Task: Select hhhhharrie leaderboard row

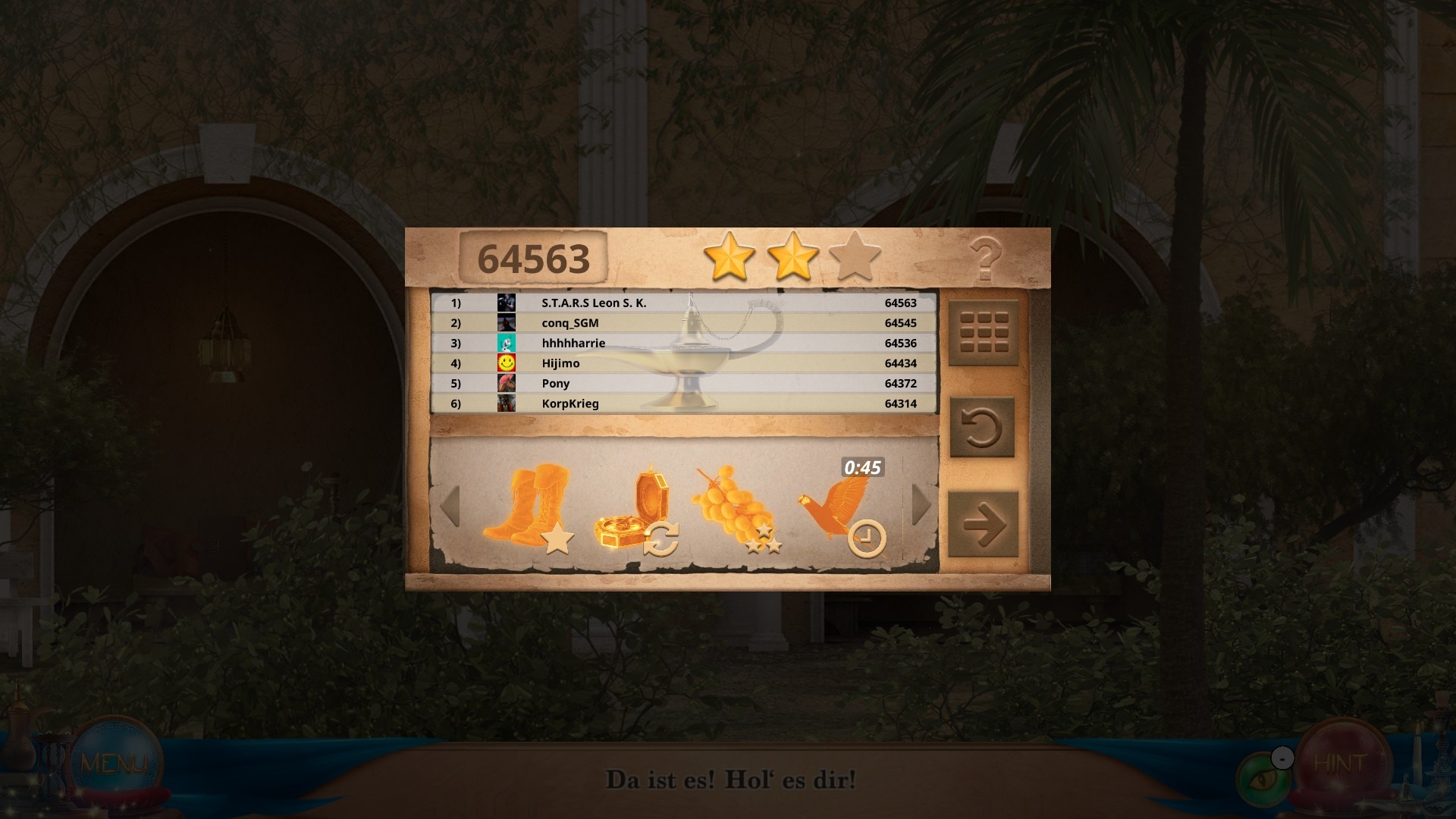Action: tap(684, 343)
